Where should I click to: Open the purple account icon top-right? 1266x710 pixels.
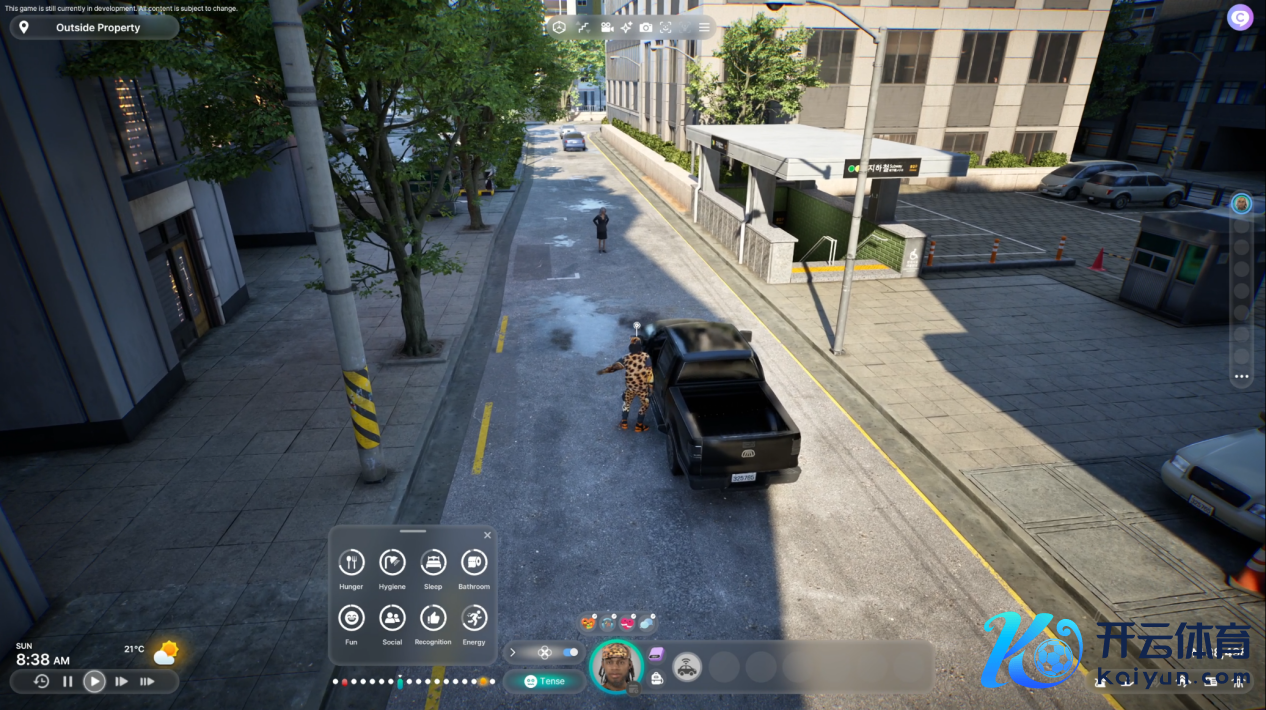click(x=1240, y=17)
